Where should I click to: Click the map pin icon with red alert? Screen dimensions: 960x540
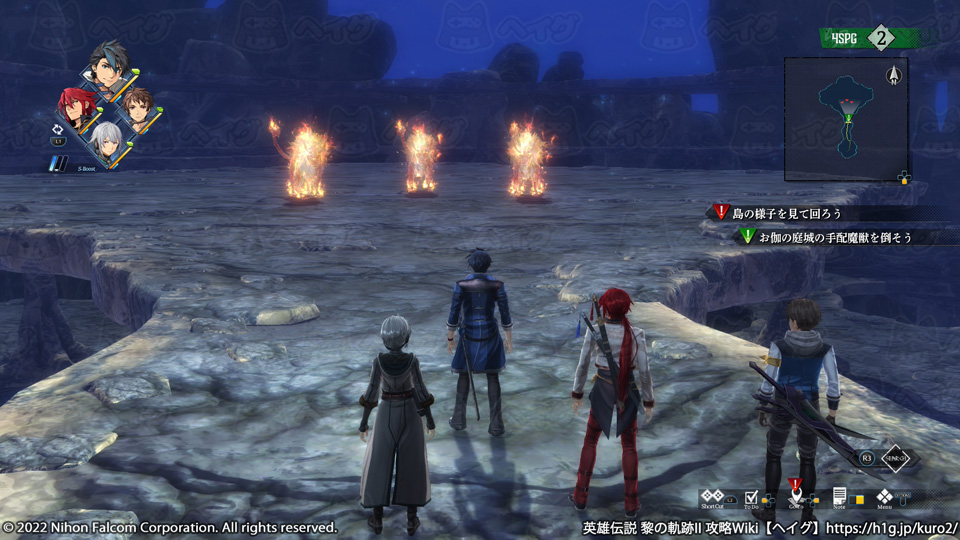(x=795, y=494)
